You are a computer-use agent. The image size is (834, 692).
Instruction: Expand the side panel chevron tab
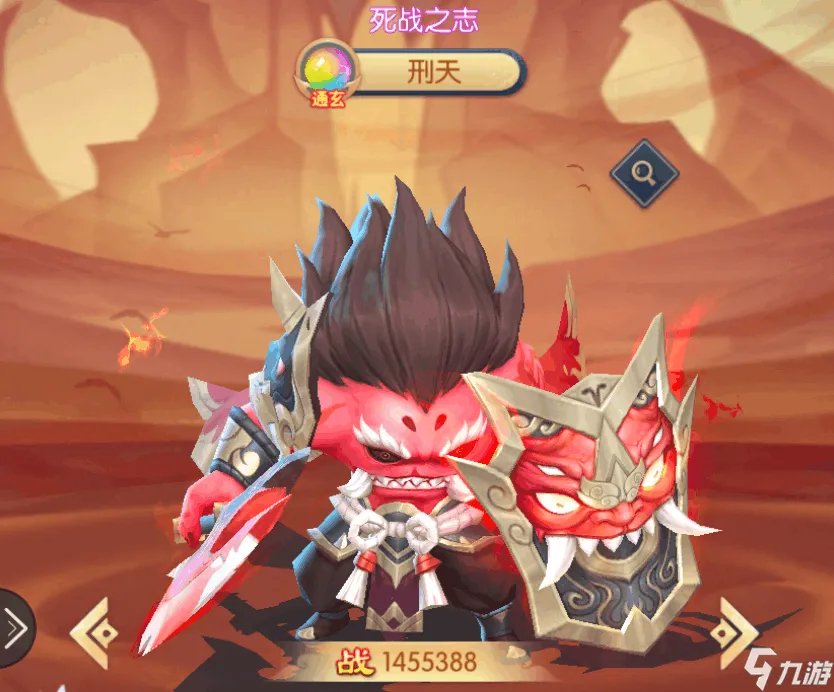click(x=14, y=629)
